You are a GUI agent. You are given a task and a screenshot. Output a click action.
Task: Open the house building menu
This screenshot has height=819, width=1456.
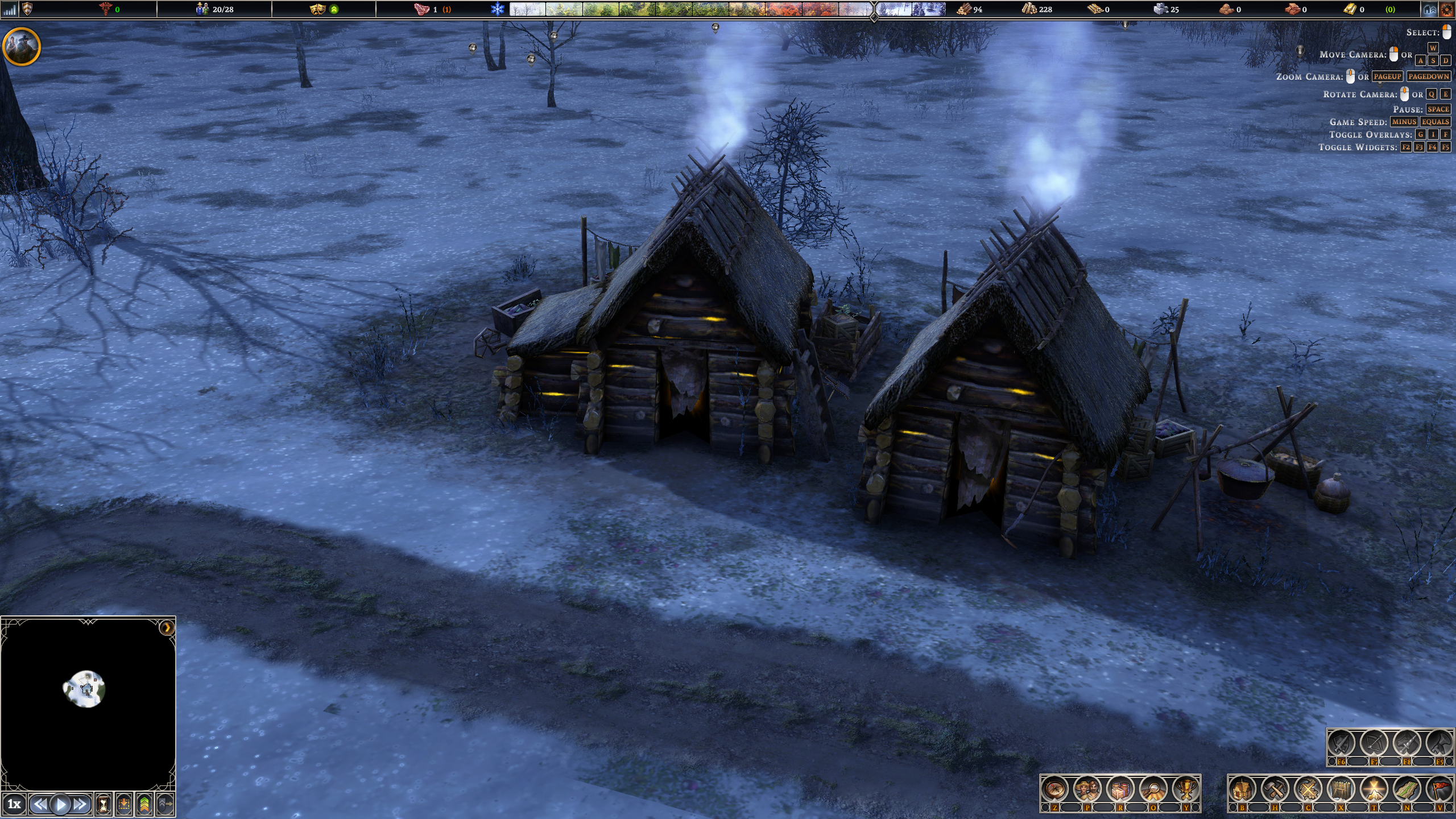[x=1242, y=789]
